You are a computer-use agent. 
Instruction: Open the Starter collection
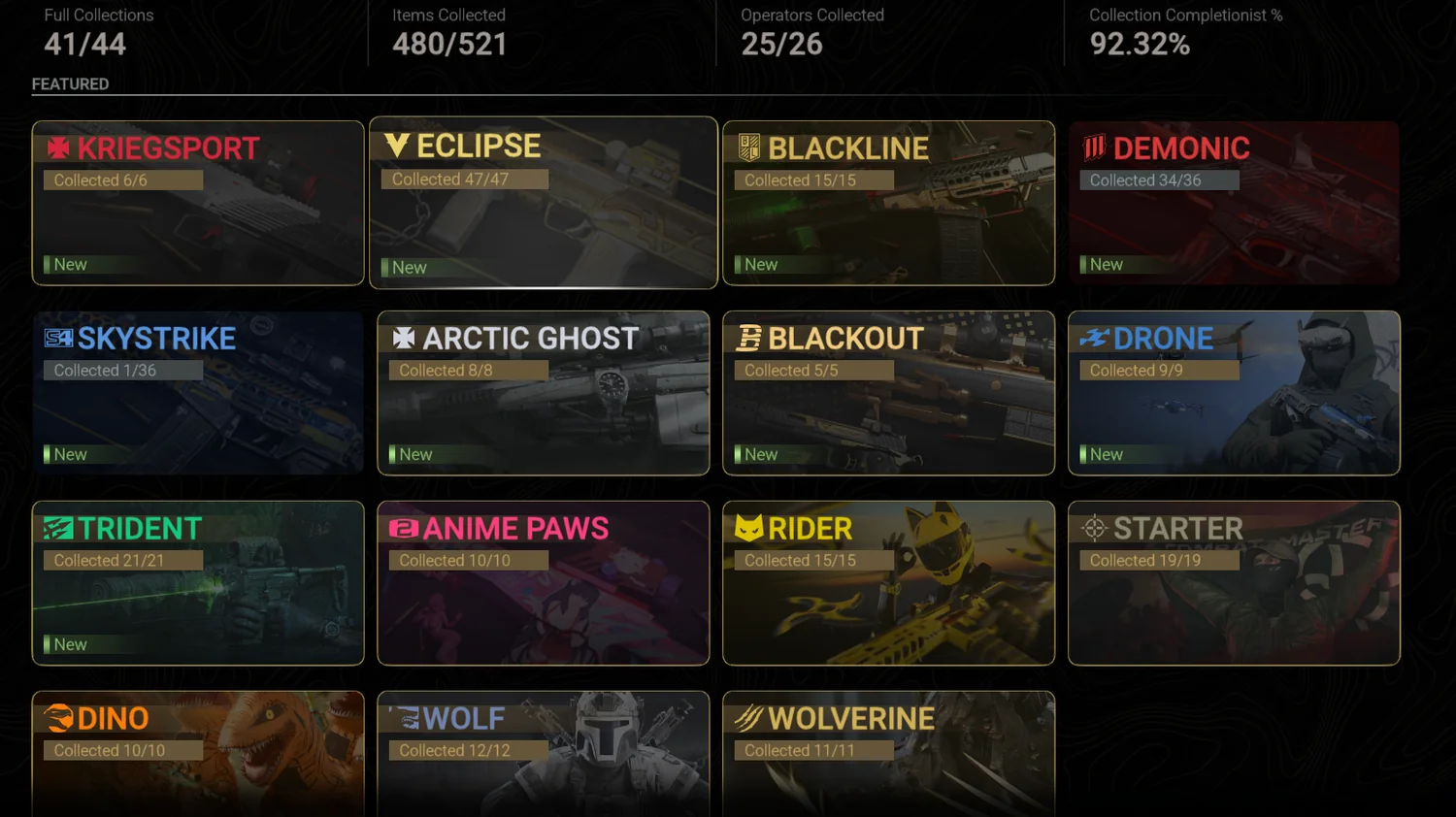click(1234, 583)
